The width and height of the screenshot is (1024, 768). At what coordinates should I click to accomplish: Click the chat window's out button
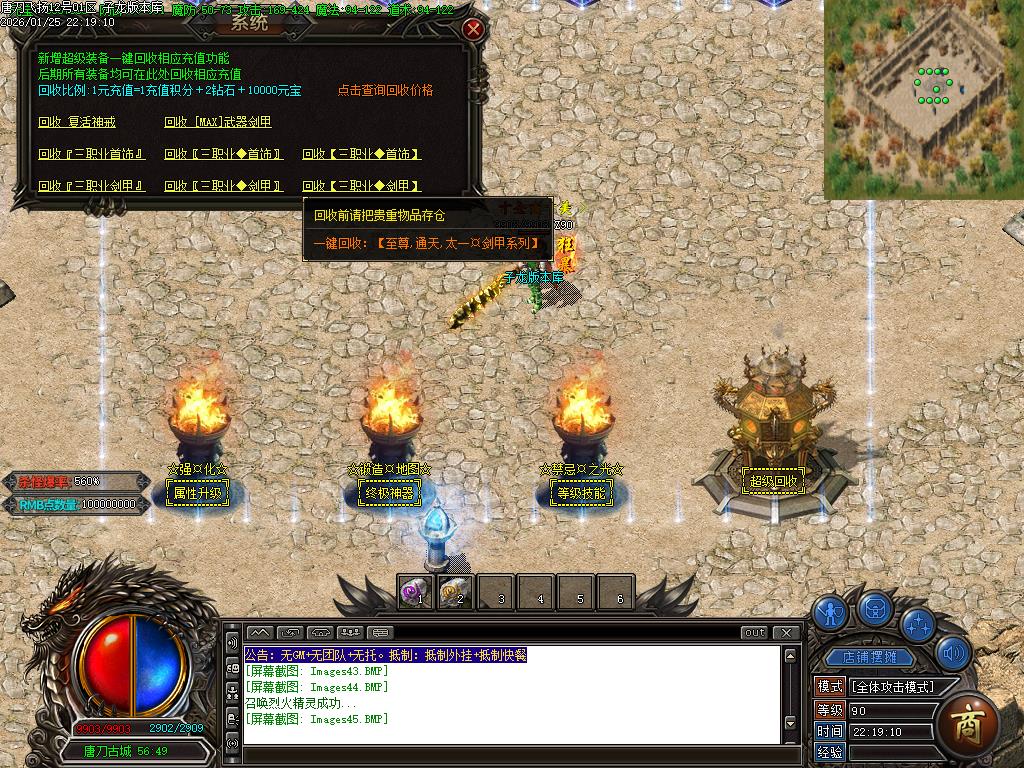pyautogui.click(x=755, y=632)
